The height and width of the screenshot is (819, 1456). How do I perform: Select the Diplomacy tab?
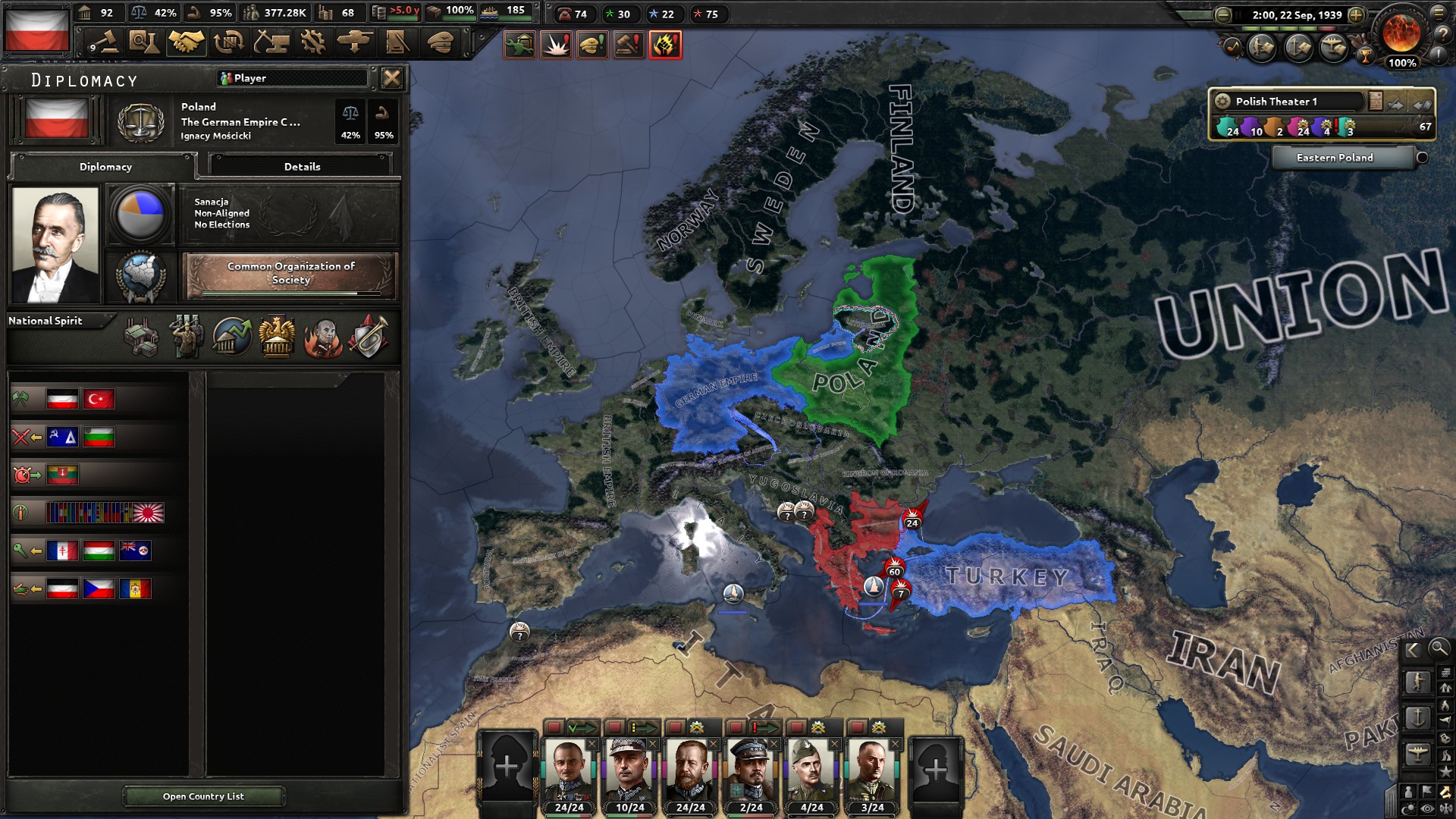click(x=105, y=167)
